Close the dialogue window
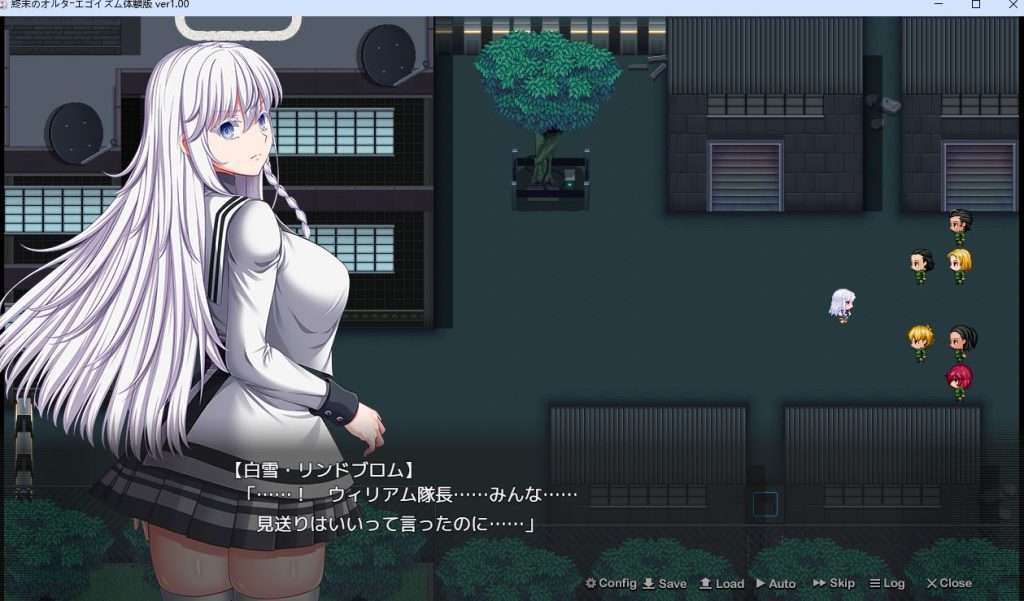Viewport: 1024px width, 601px height. click(949, 583)
